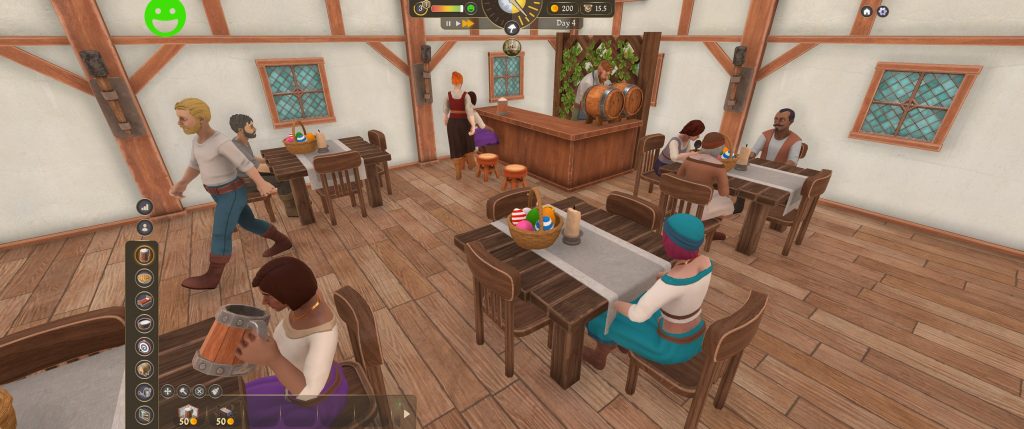Pause the game time
Viewport: 1024px width, 429px height.
tap(449, 23)
